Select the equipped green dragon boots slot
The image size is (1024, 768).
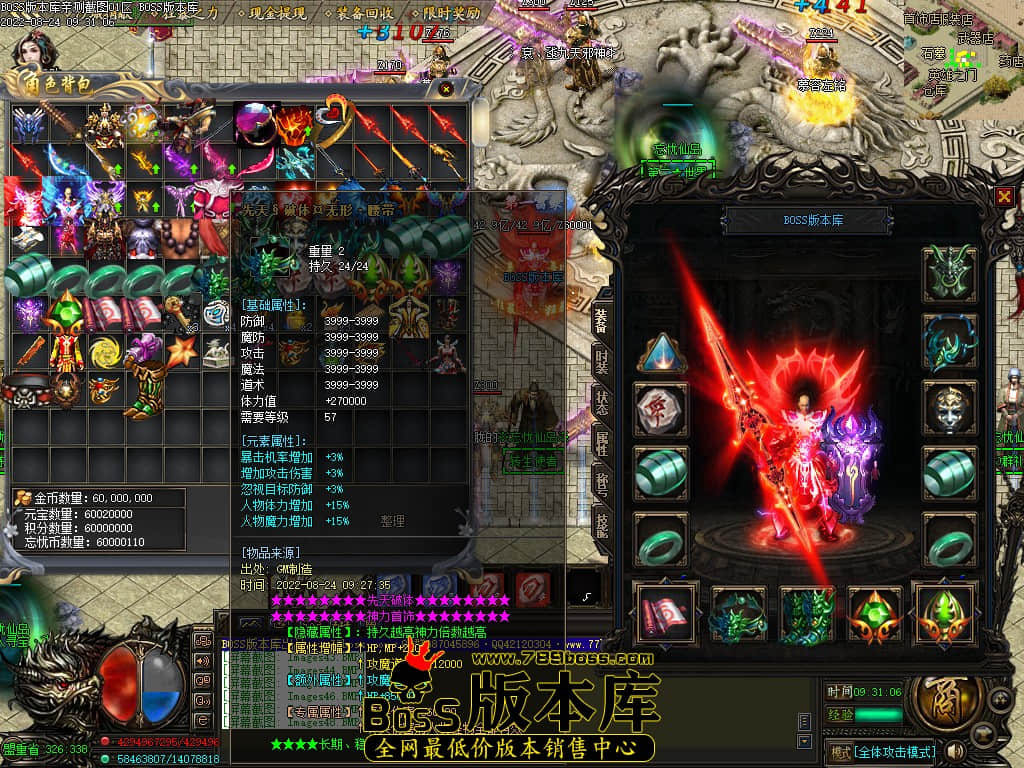(x=808, y=613)
